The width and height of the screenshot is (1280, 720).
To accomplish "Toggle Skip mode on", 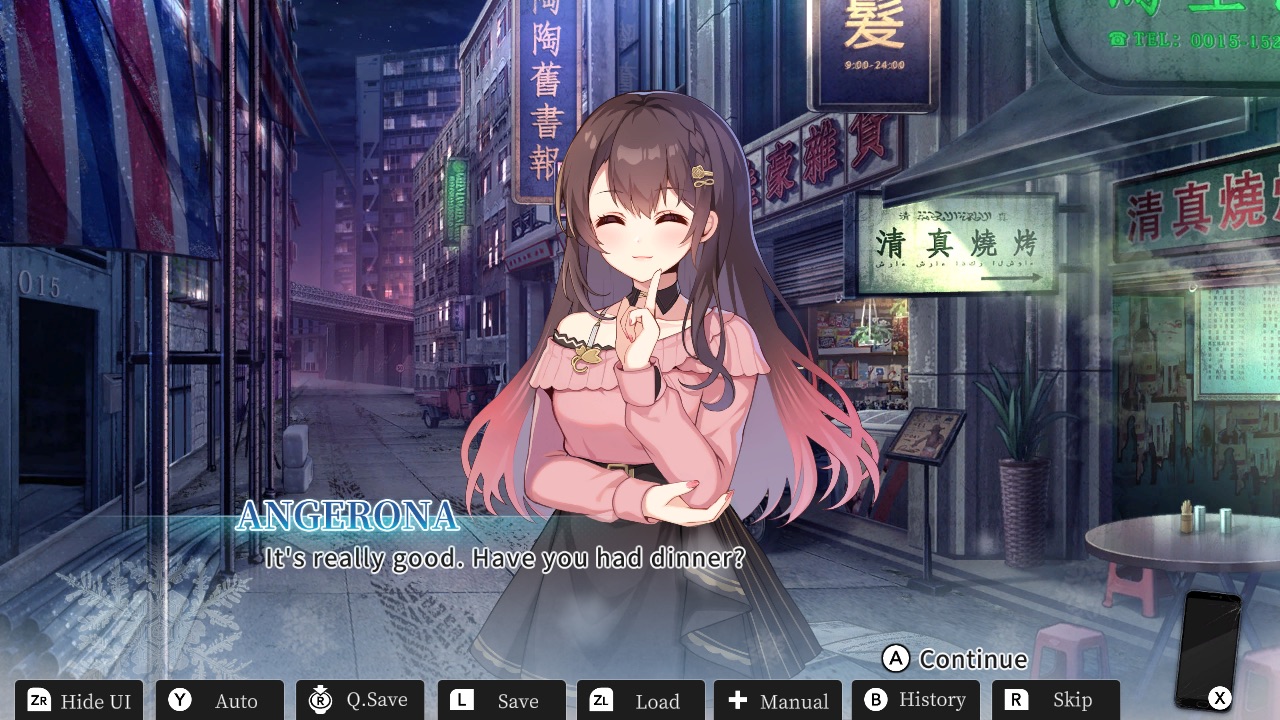I will pyautogui.click(x=1055, y=700).
